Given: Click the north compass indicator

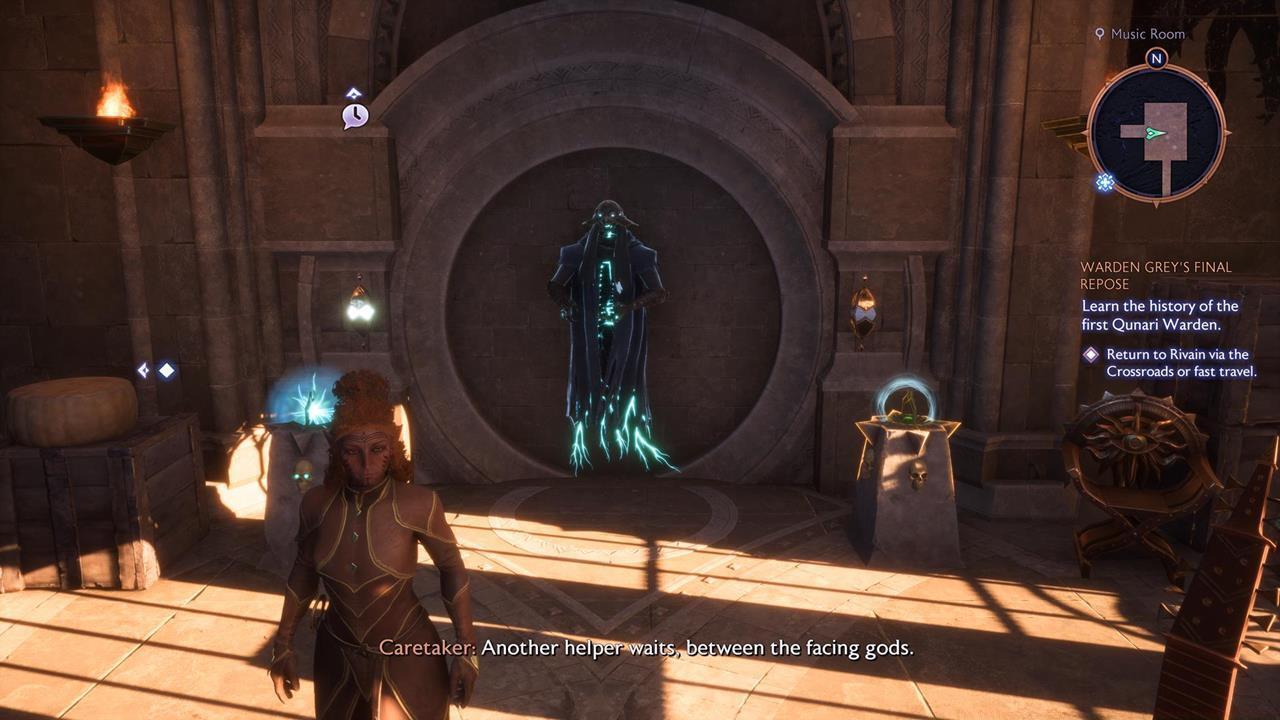Looking at the screenshot, I should pos(1156,58).
